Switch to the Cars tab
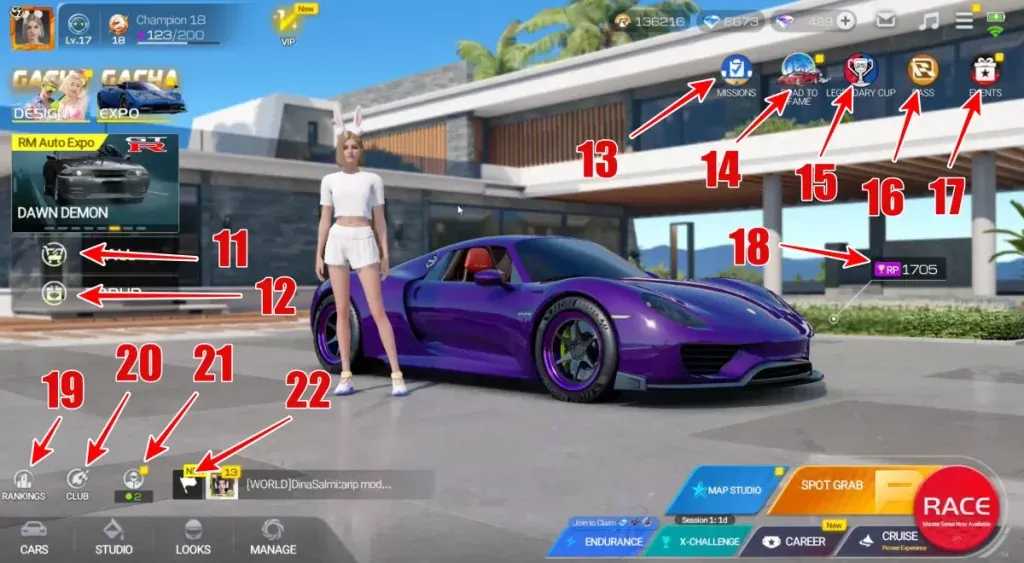The height and width of the screenshot is (563, 1024). coord(33,537)
